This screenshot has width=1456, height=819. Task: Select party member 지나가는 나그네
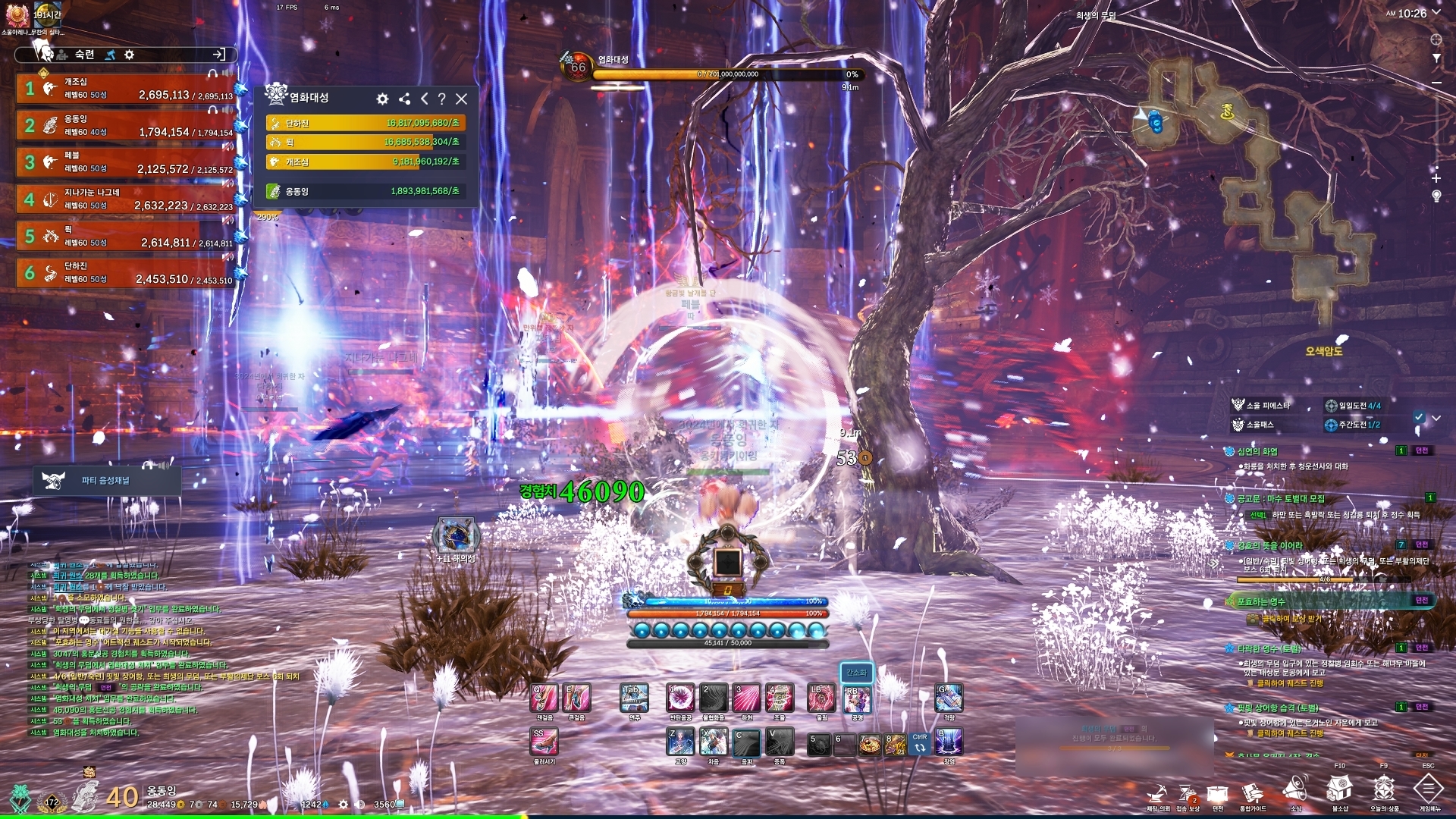coord(125,199)
